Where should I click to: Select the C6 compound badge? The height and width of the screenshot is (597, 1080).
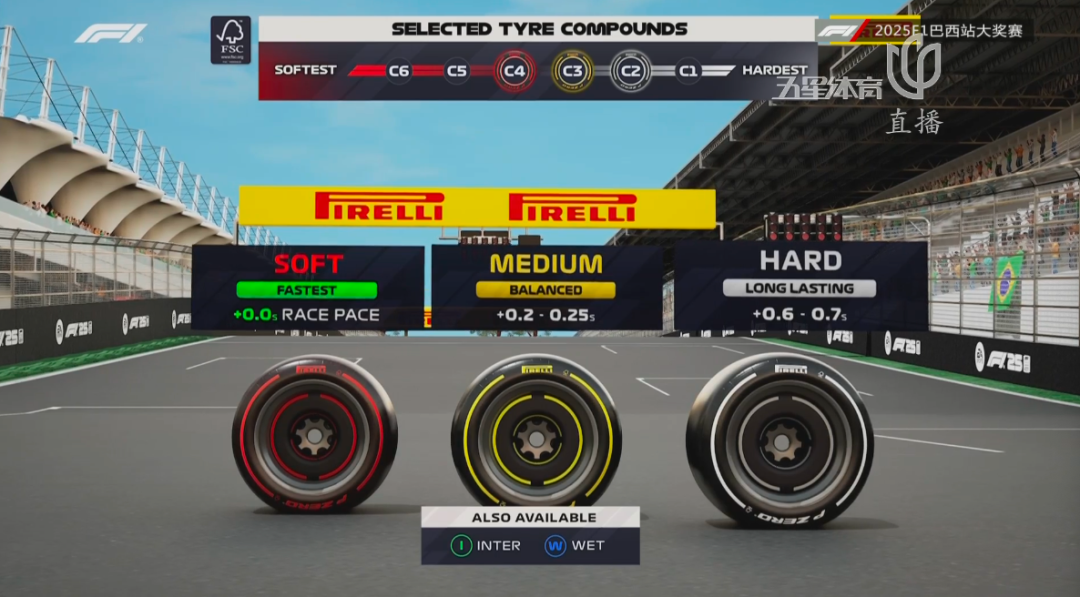tap(399, 71)
